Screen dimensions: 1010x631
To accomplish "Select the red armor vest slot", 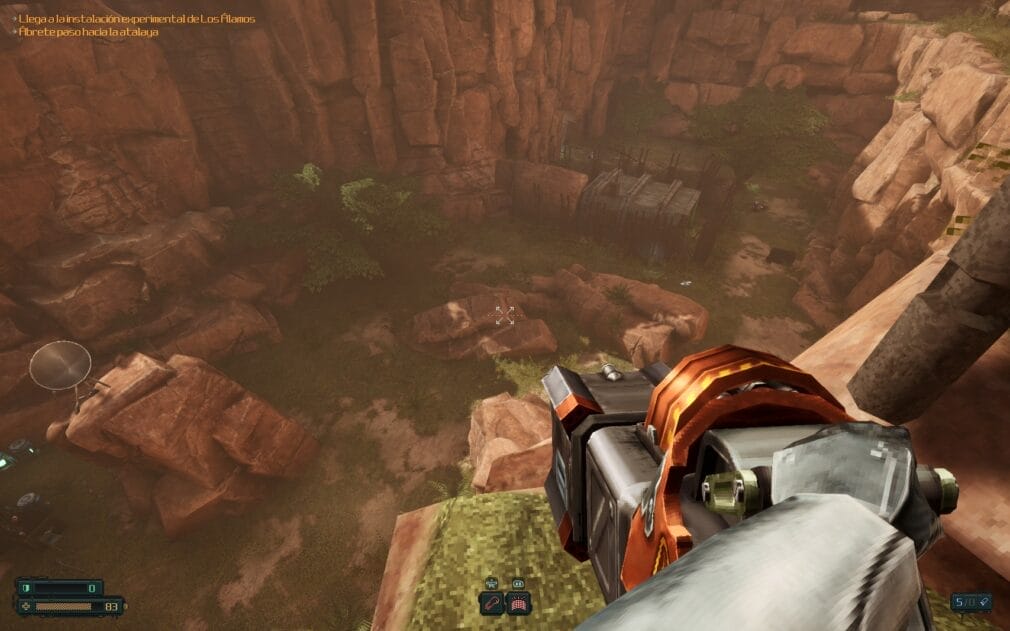I will pos(518,602).
